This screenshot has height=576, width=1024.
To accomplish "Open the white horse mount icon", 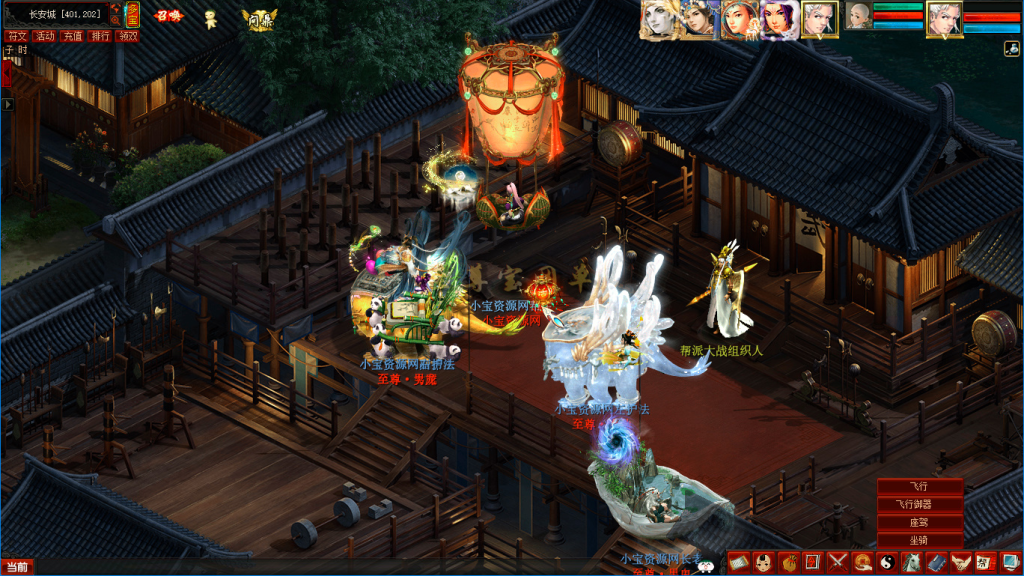I will pyautogui.click(x=911, y=563).
